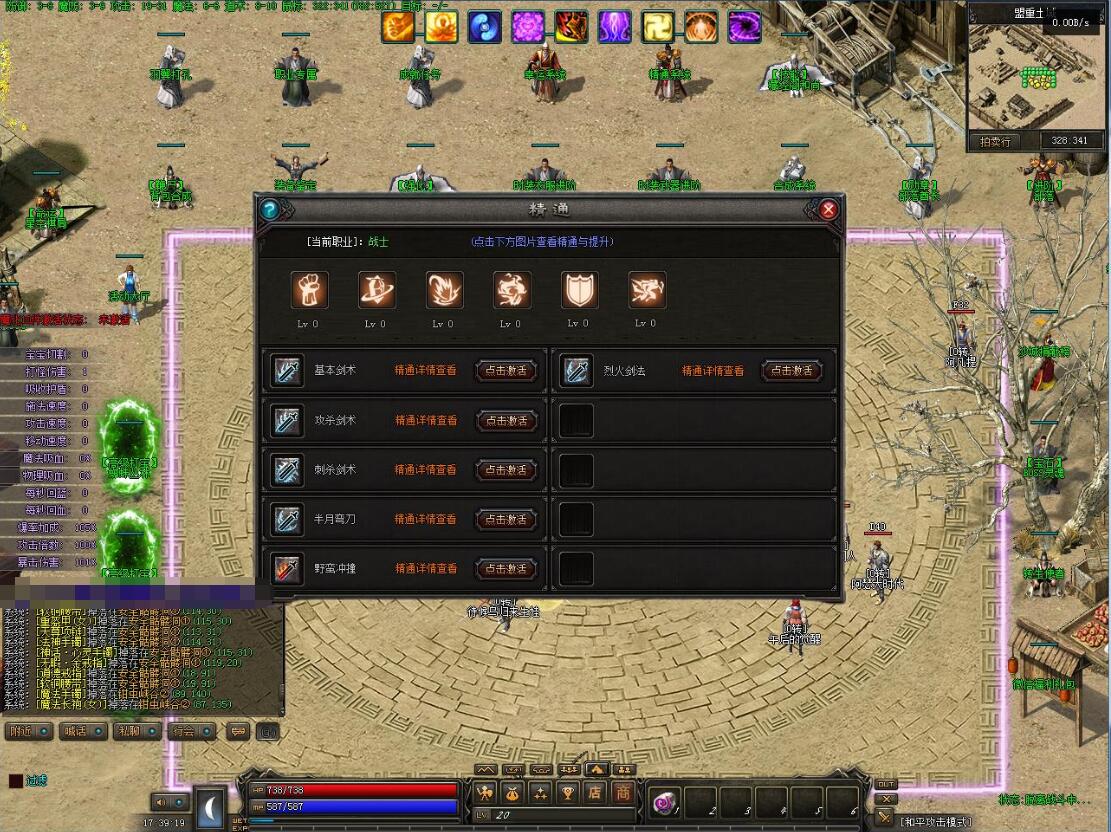The height and width of the screenshot is (832, 1111).
Task: Open the help icon on the mastery window
Action: pos(269,210)
